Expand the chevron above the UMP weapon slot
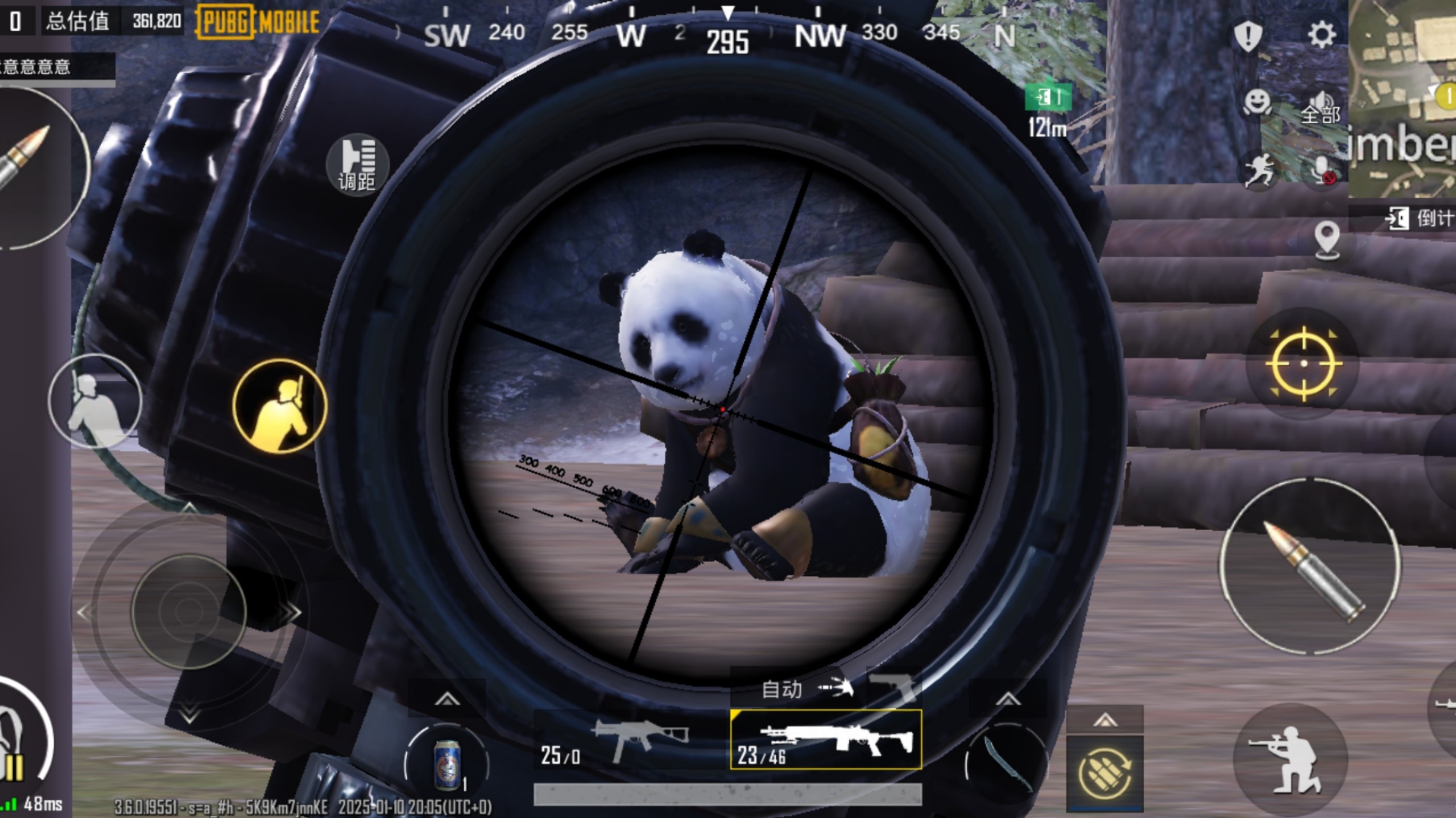The width and height of the screenshot is (1456, 818). click(x=448, y=698)
